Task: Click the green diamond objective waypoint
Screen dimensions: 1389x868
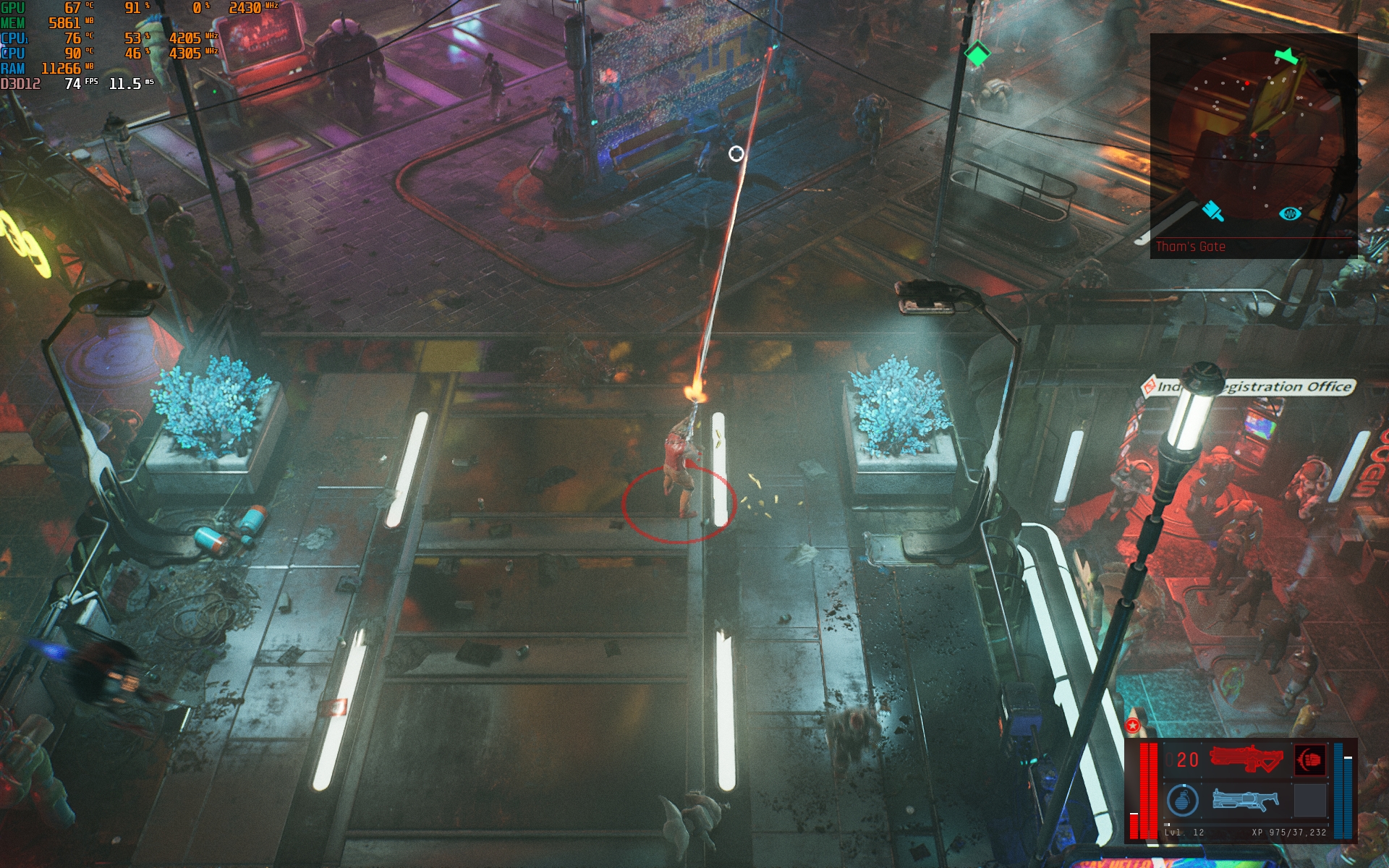Action: click(x=977, y=54)
